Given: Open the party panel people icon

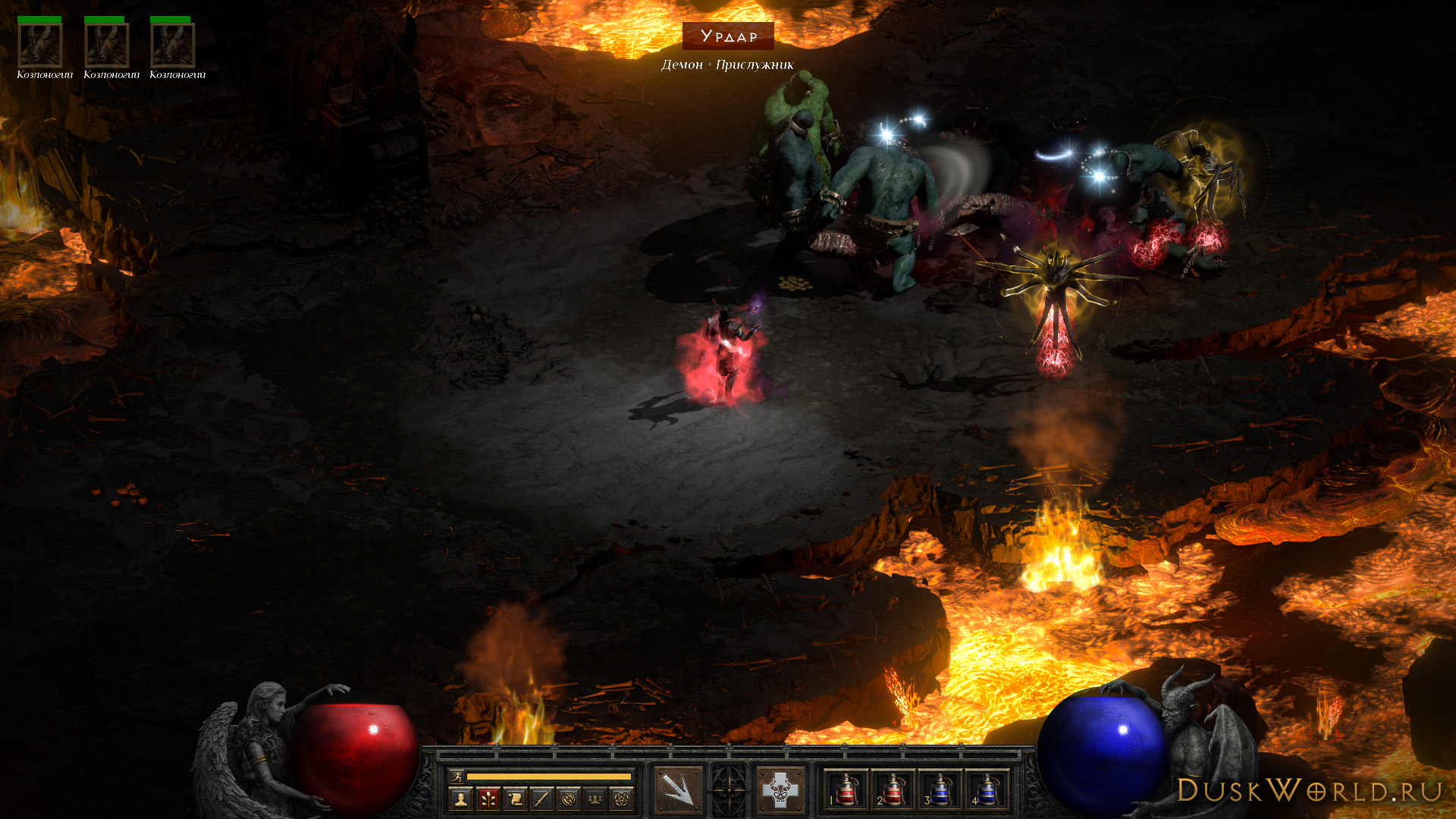Looking at the screenshot, I should (x=595, y=799).
